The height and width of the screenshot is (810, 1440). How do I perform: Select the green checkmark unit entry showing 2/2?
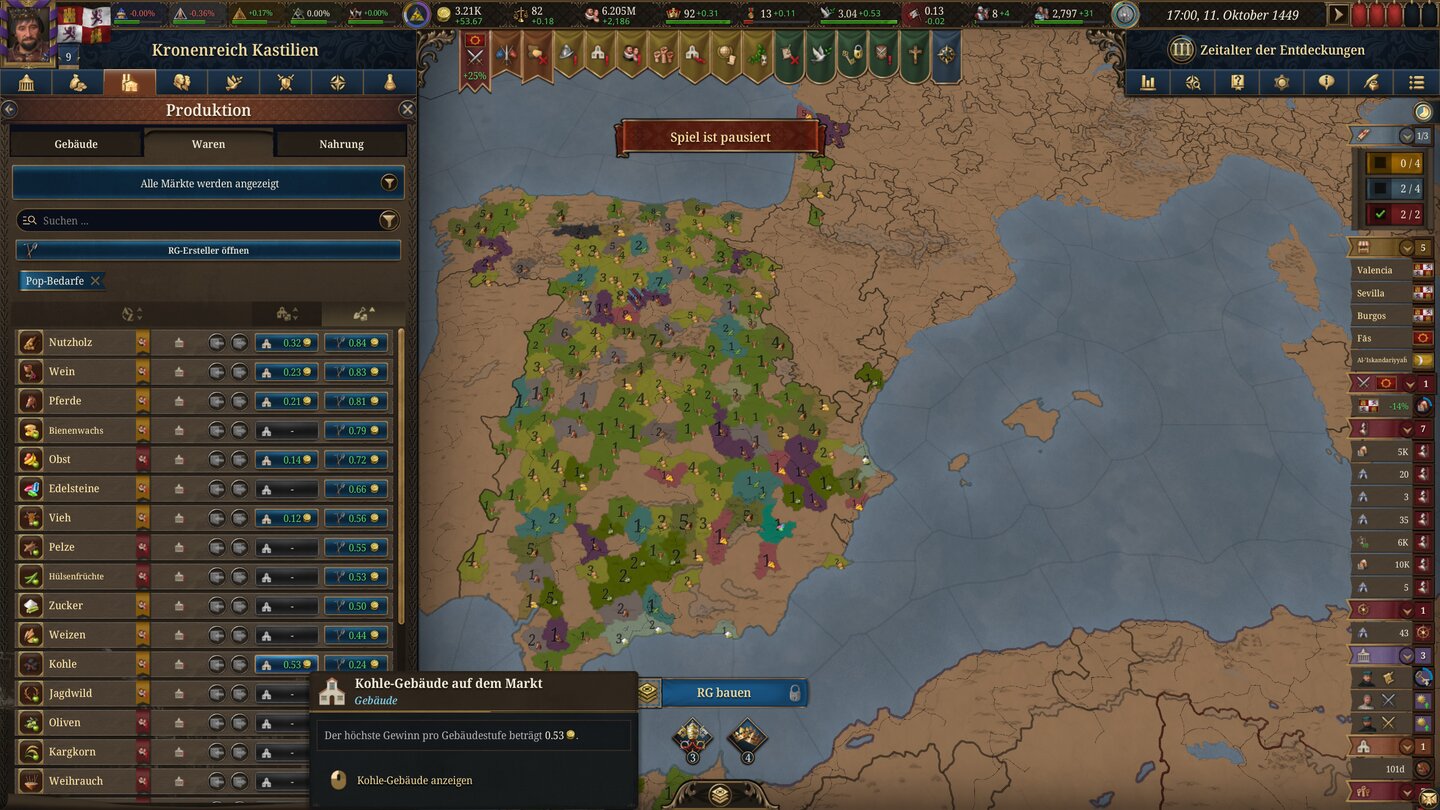tap(1392, 214)
